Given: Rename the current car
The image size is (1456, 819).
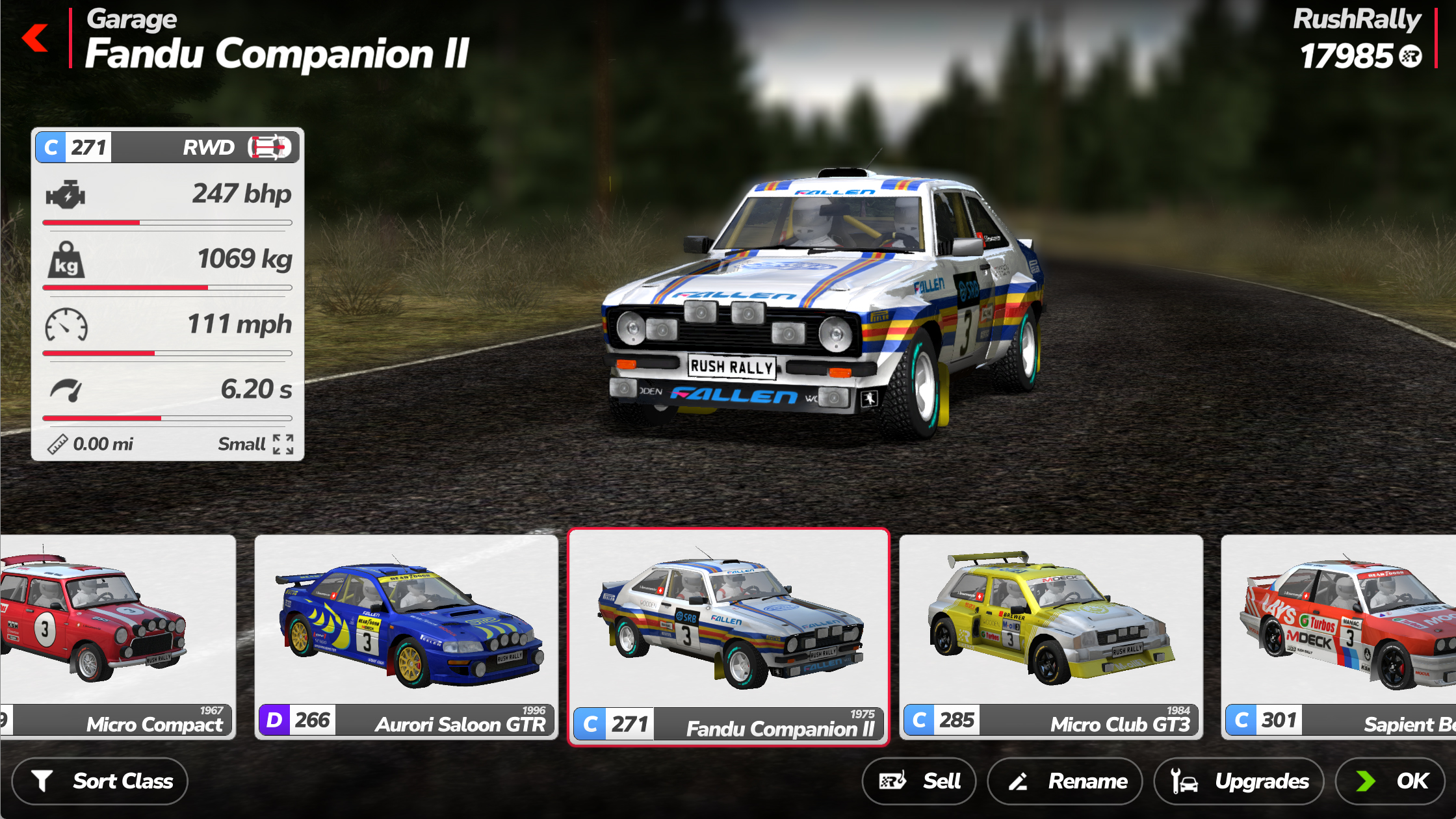Looking at the screenshot, I should 1065,781.
